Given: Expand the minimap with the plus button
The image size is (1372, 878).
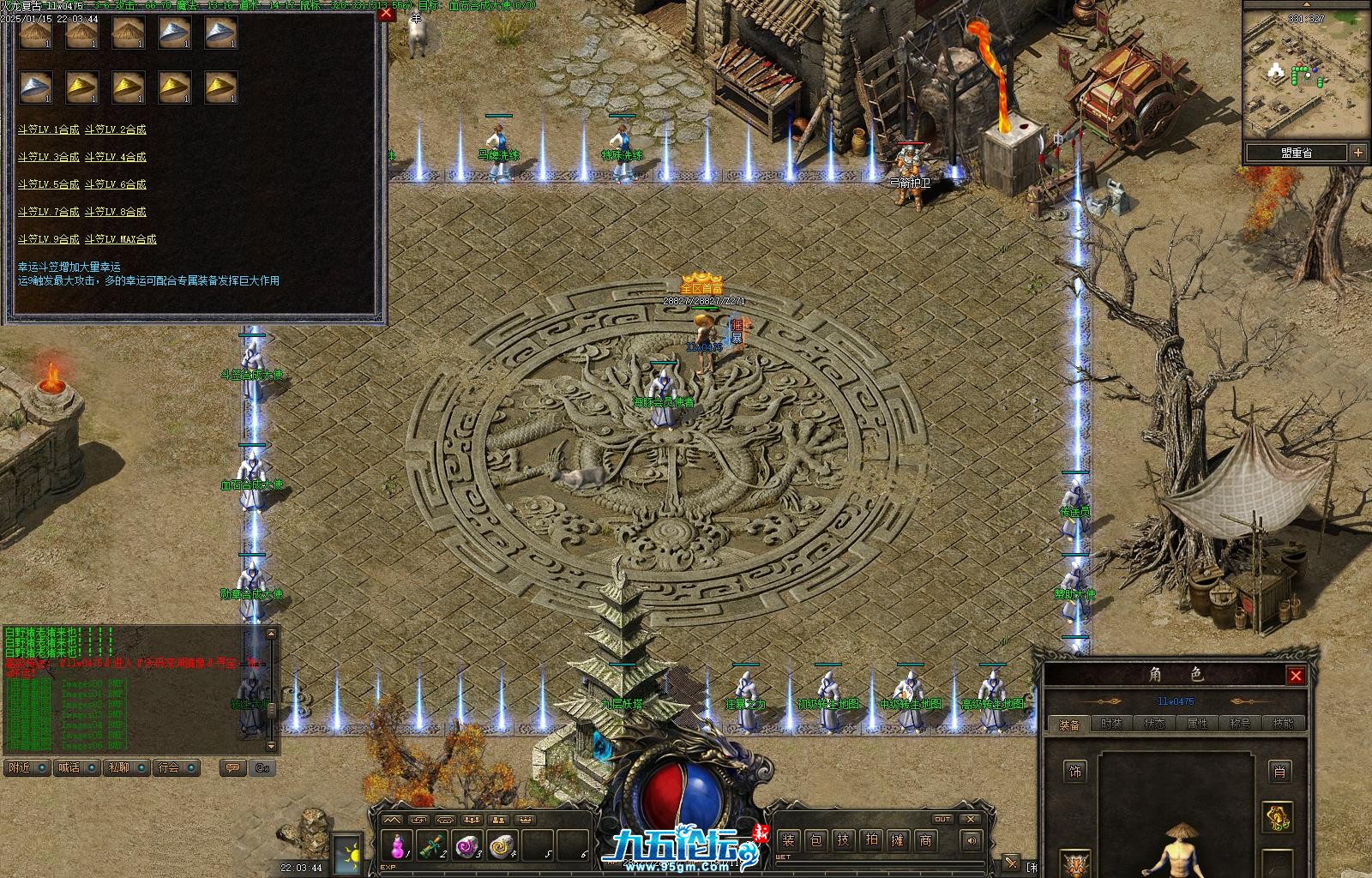Looking at the screenshot, I should pyautogui.click(x=1358, y=153).
